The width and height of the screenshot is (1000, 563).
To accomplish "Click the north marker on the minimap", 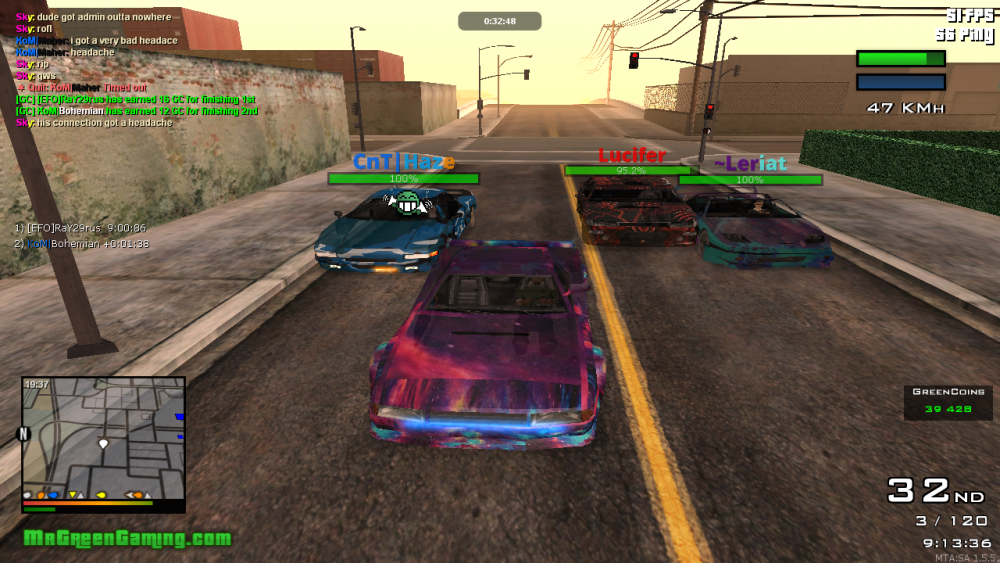I will [24, 434].
